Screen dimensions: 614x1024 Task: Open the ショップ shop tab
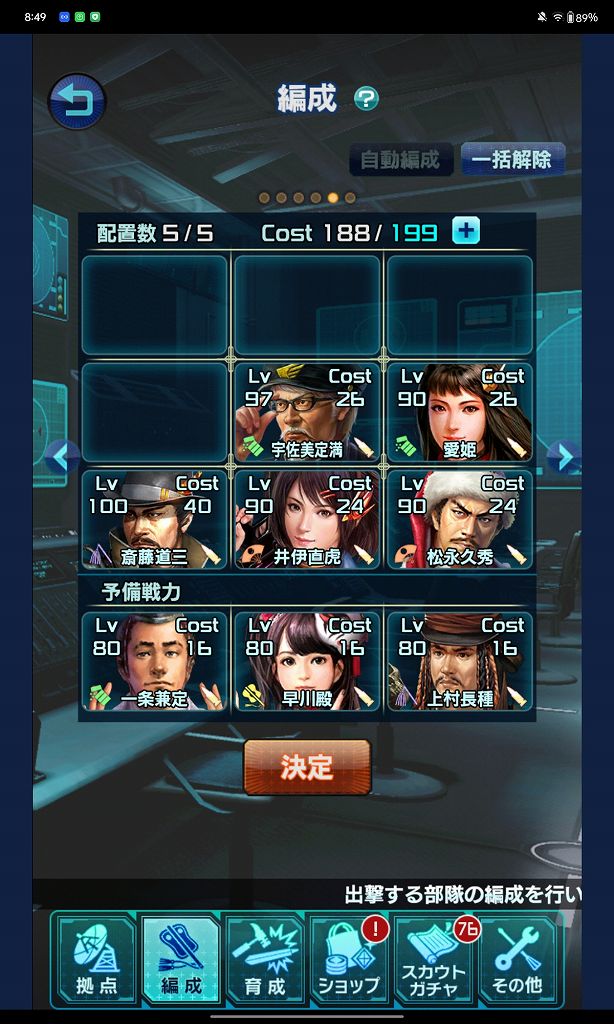[349, 959]
